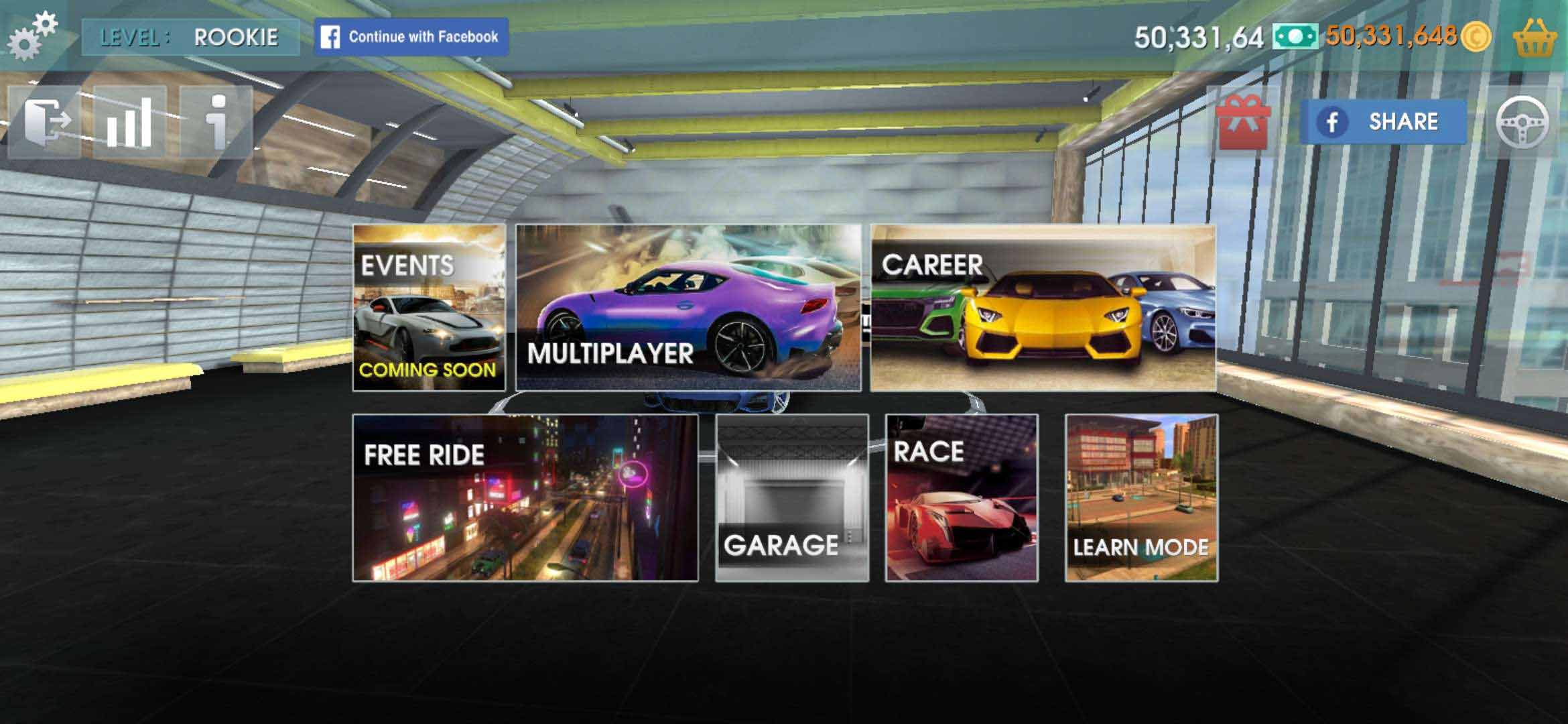Claim the red gift box
Screen dimensions: 1568x724
1244,122
